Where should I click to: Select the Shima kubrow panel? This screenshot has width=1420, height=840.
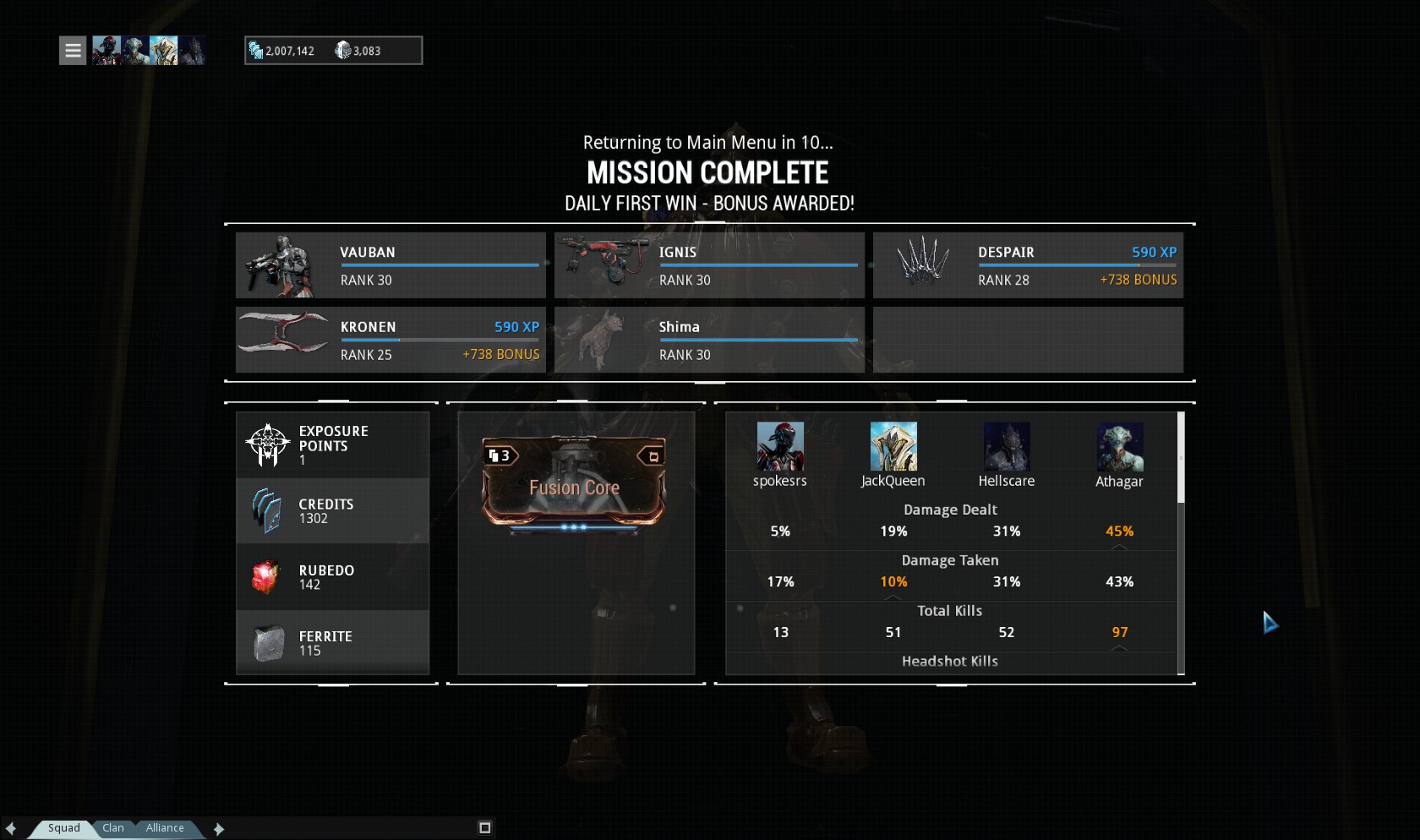click(709, 340)
